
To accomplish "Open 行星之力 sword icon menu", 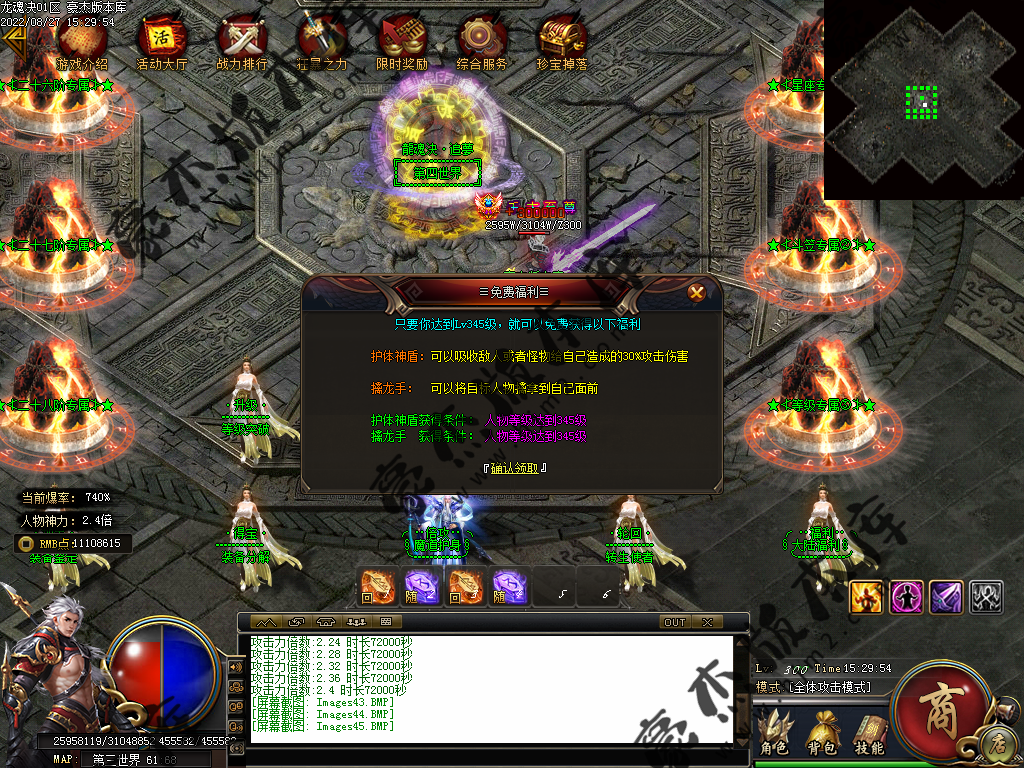I will tap(321, 45).
